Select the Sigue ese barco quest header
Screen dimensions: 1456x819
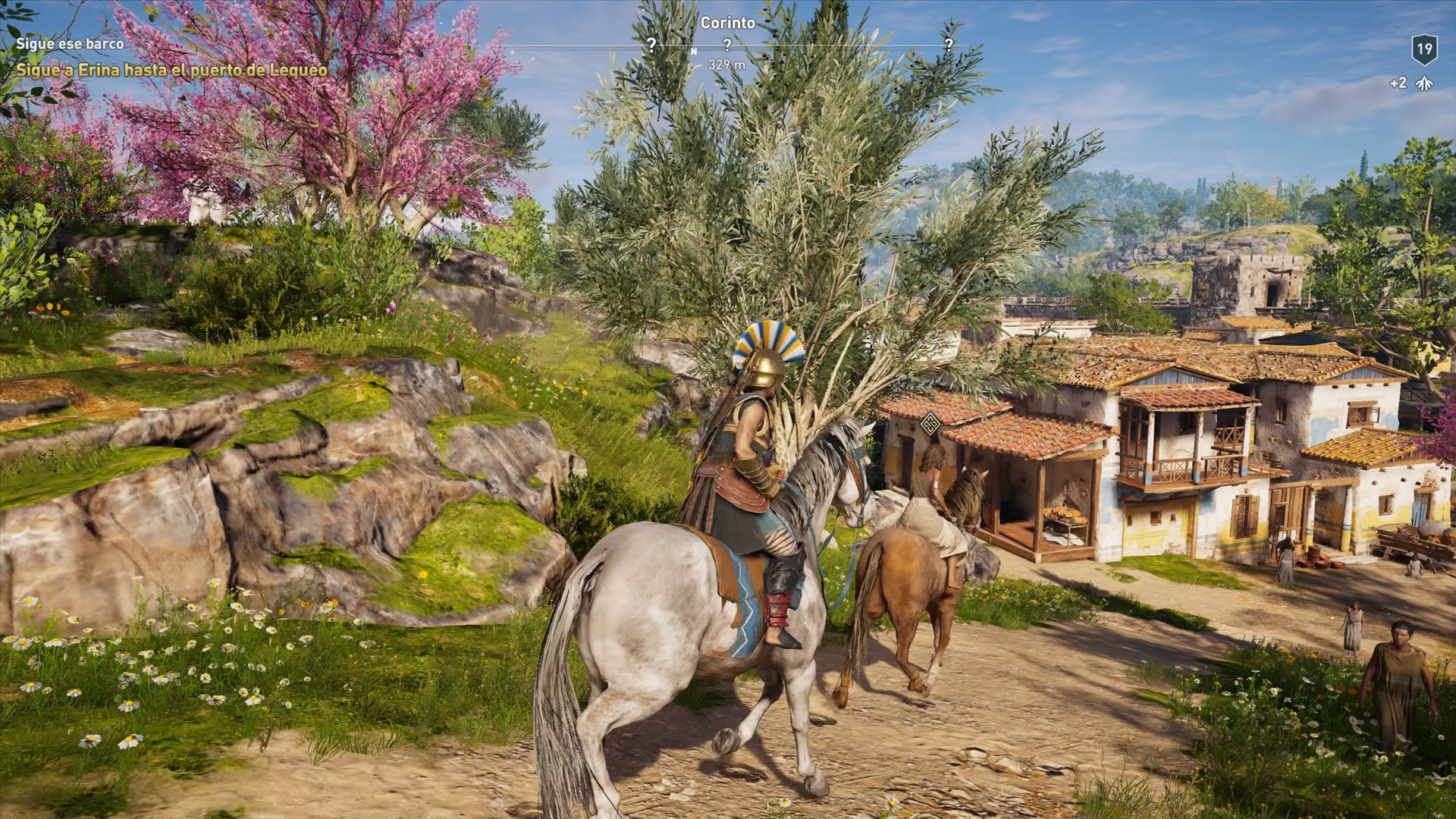pyautogui.click(x=68, y=44)
